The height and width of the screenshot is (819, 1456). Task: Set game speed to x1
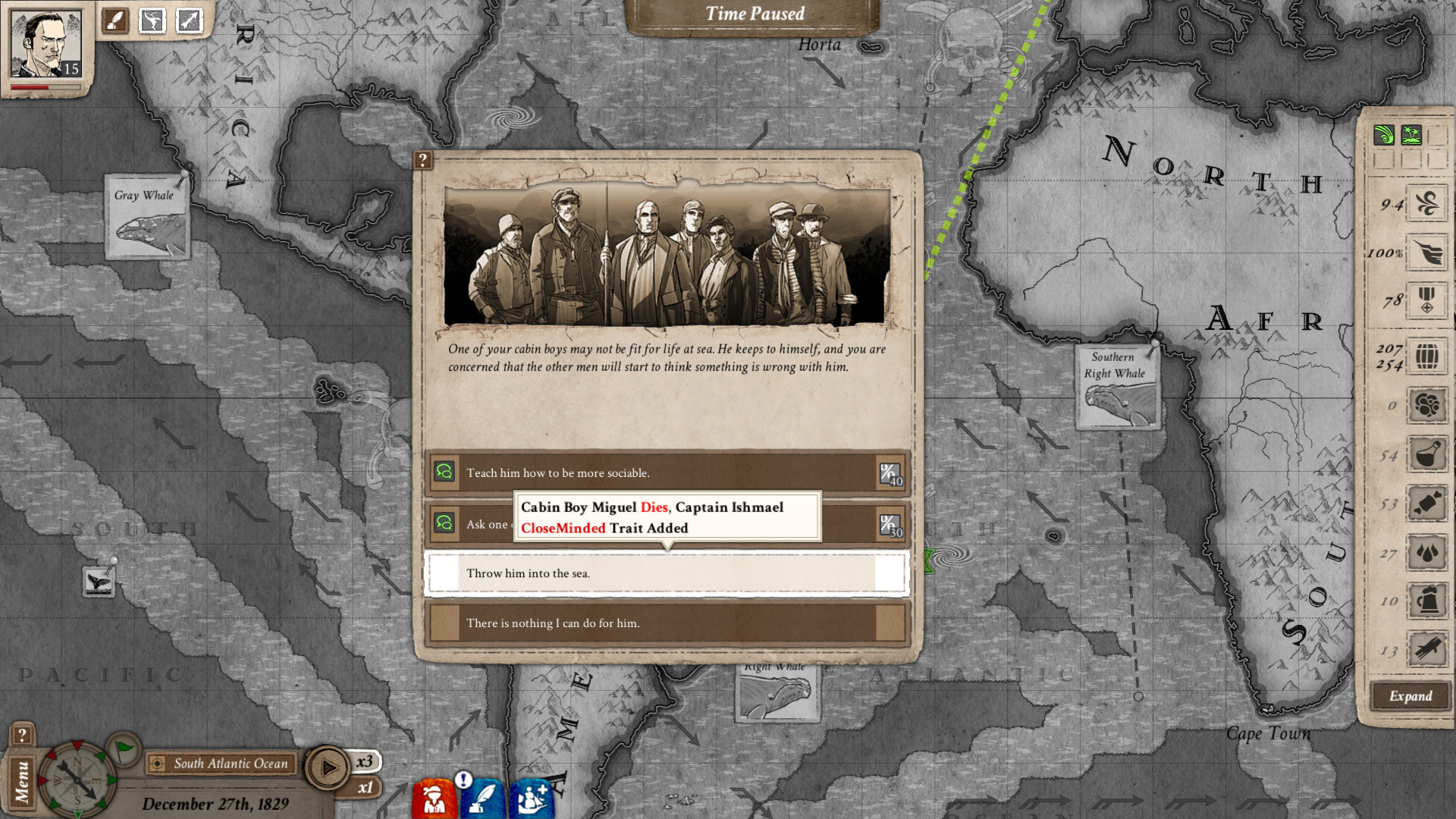tap(365, 788)
